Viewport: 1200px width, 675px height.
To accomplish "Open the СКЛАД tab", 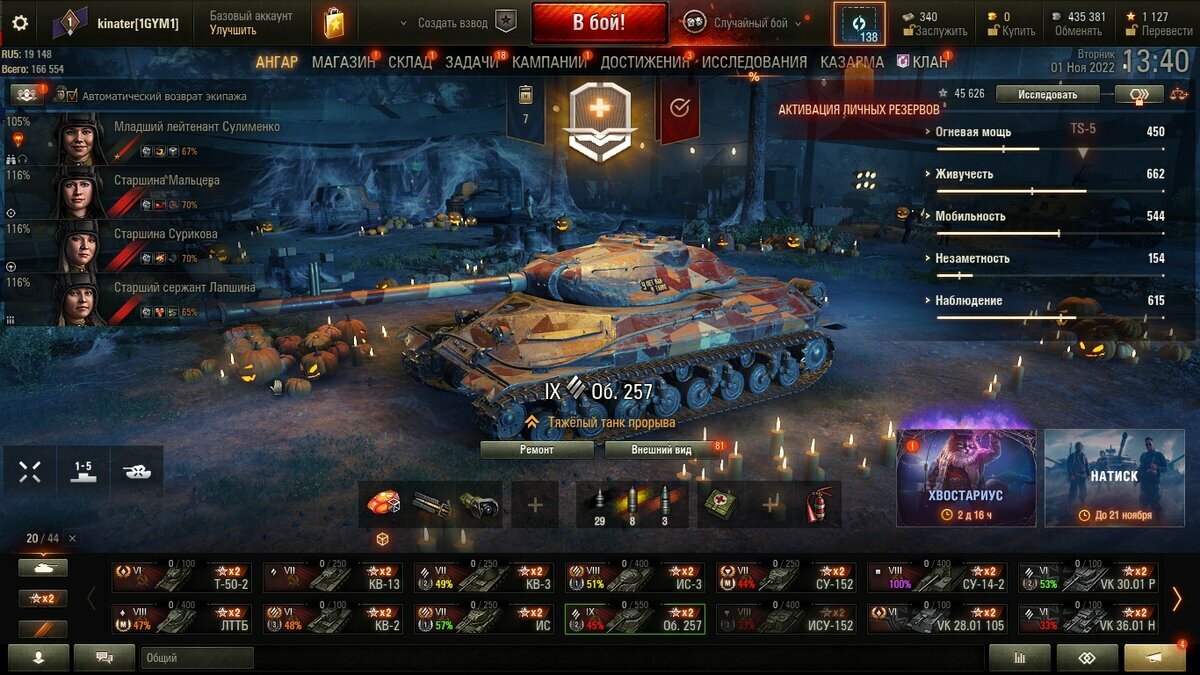I will click(x=410, y=62).
